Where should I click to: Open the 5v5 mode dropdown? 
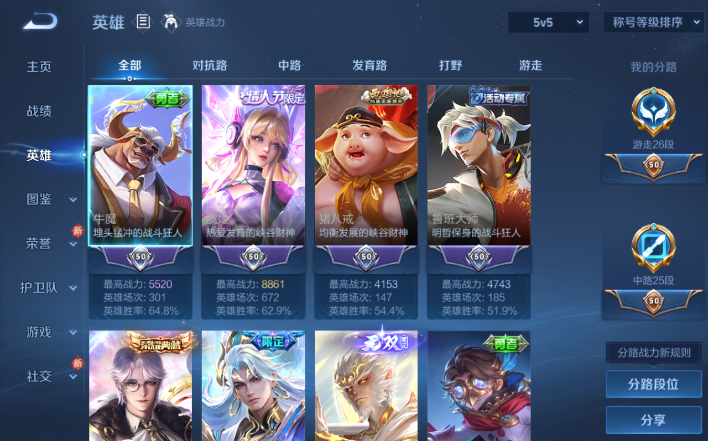pos(548,22)
